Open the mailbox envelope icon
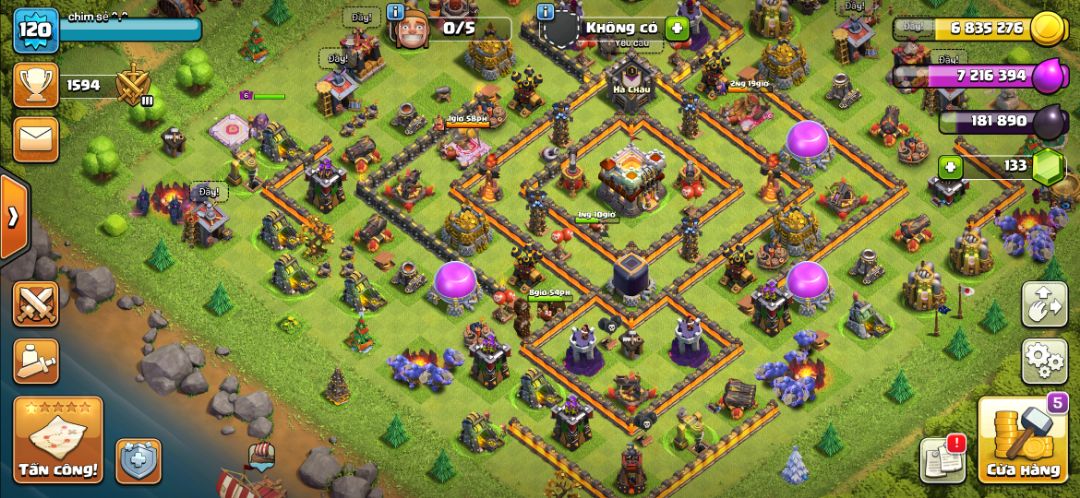 coord(35,140)
